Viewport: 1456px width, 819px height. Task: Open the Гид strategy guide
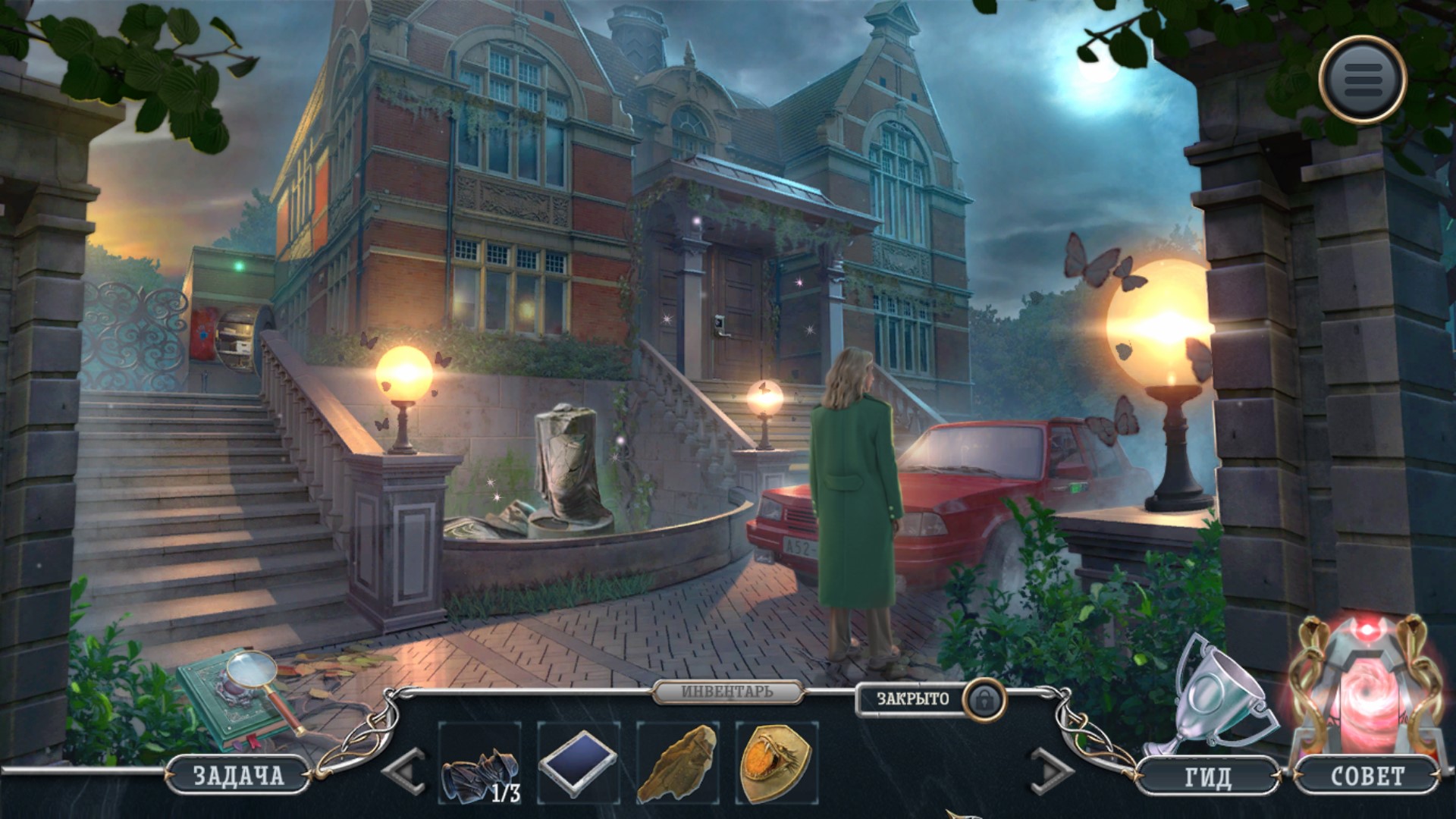[x=1207, y=777]
